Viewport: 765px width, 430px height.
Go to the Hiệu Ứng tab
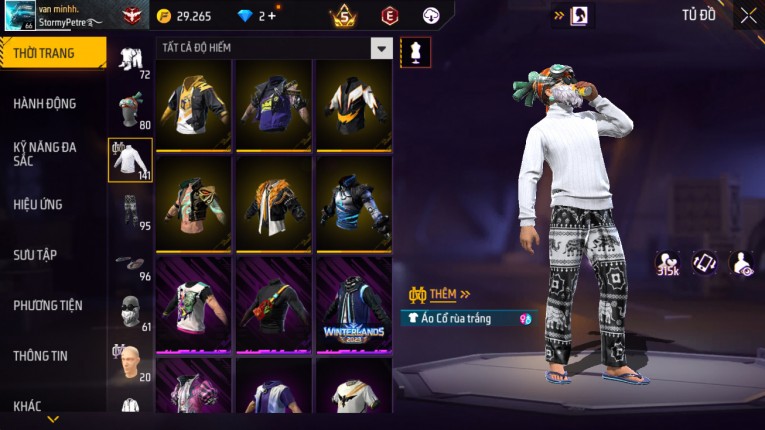point(38,204)
